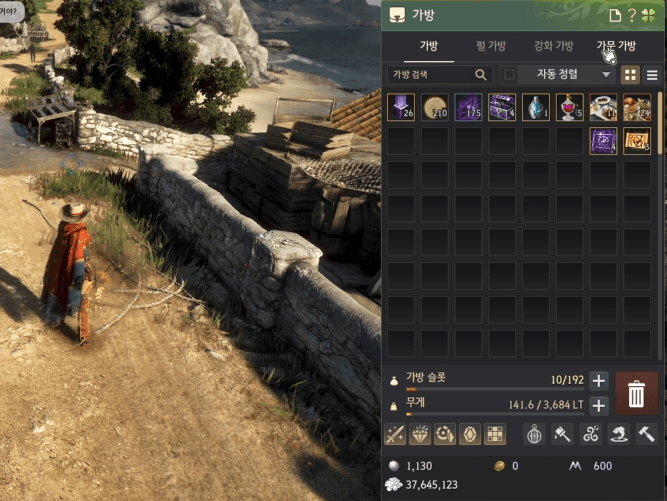Select the round gold coin item stack of 210
The height and width of the screenshot is (501, 667).
click(435, 107)
